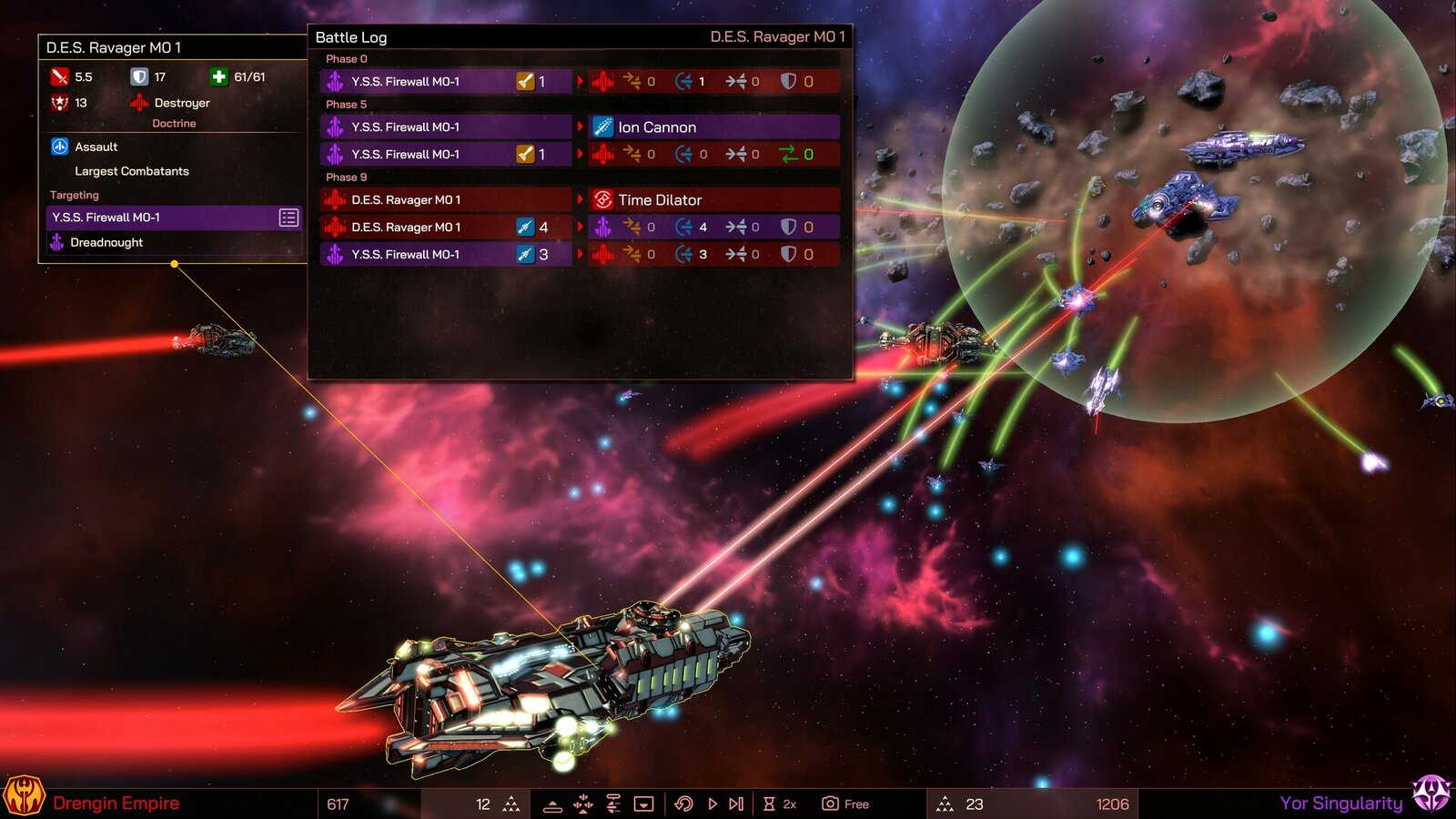
Task: Open the minimize panel dropdown in the toolbar
Action: click(x=644, y=804)
